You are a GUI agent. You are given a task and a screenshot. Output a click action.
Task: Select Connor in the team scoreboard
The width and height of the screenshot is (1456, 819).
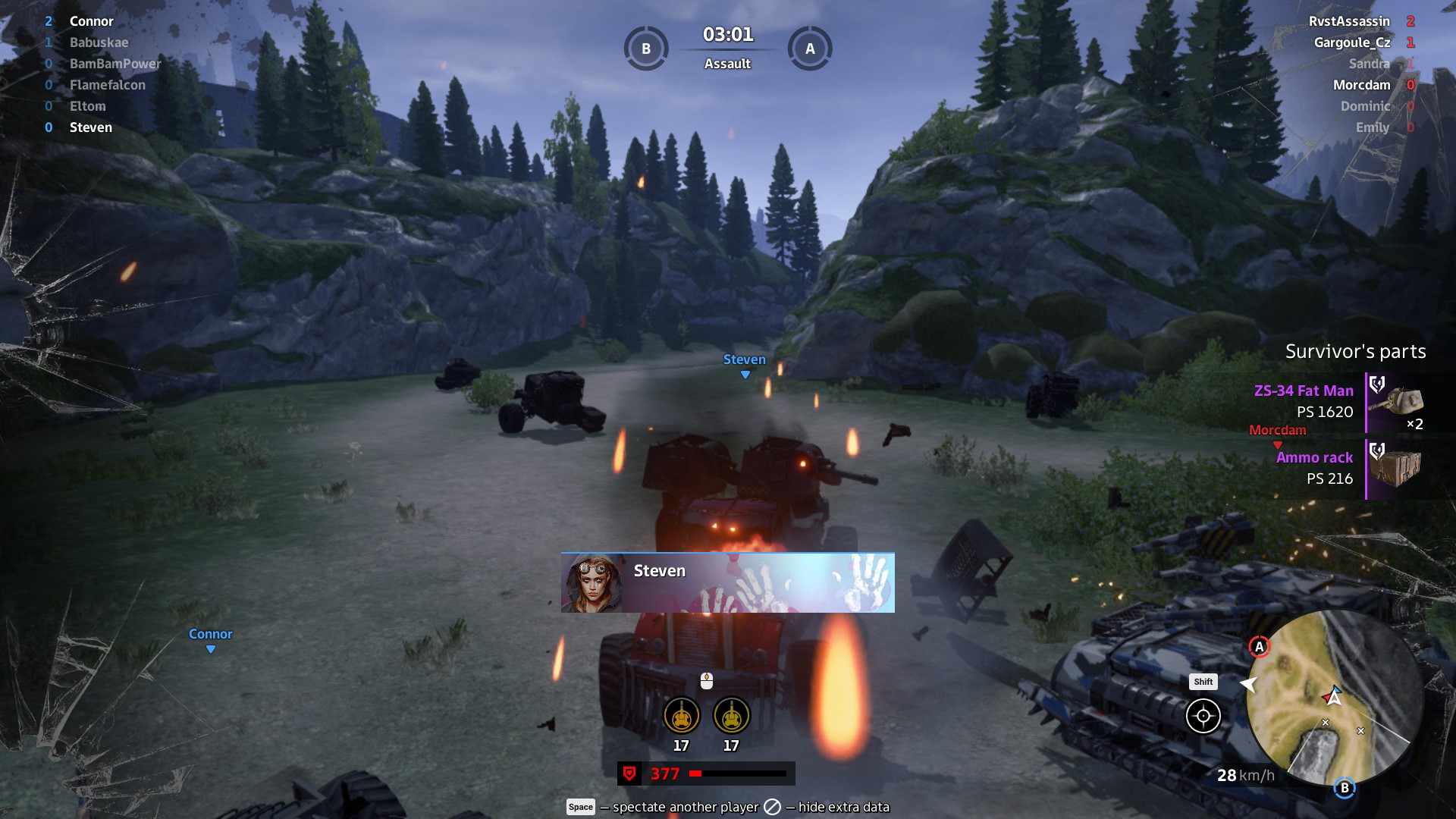click(x=91, y=21)
